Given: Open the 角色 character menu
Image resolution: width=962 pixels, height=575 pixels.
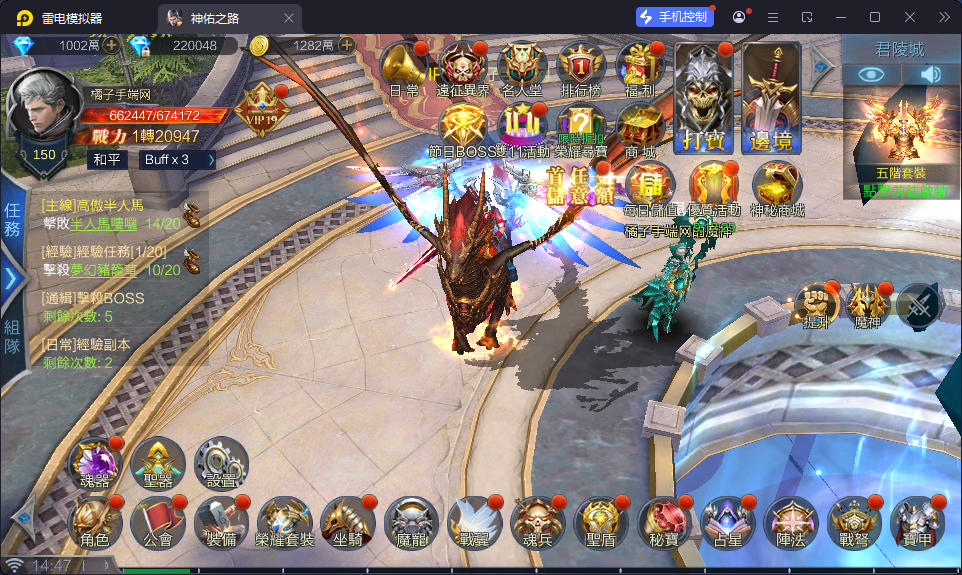Looking at the screenshot, I should coord(95,522).
